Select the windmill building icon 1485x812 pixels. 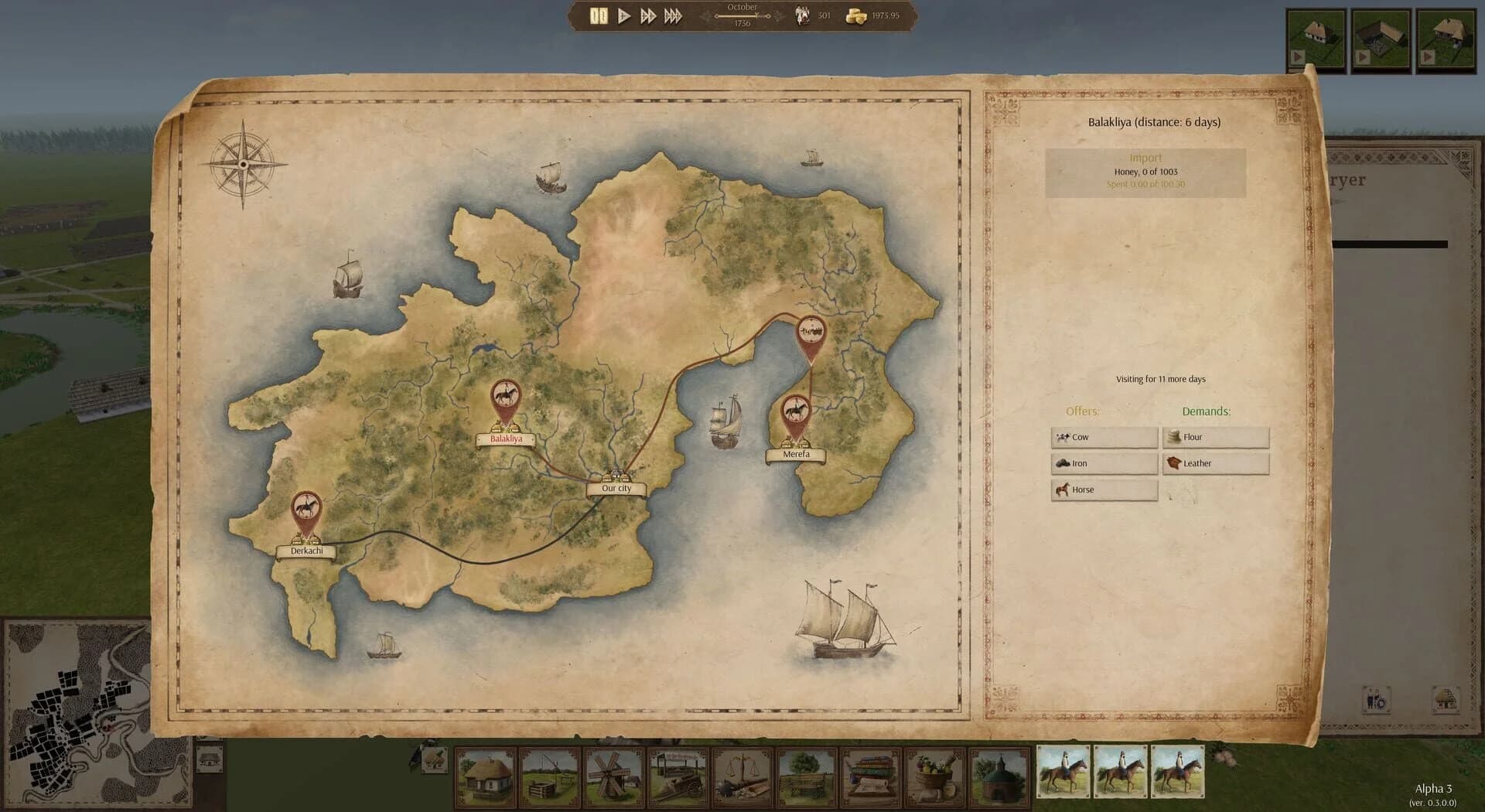coord(613,776)
